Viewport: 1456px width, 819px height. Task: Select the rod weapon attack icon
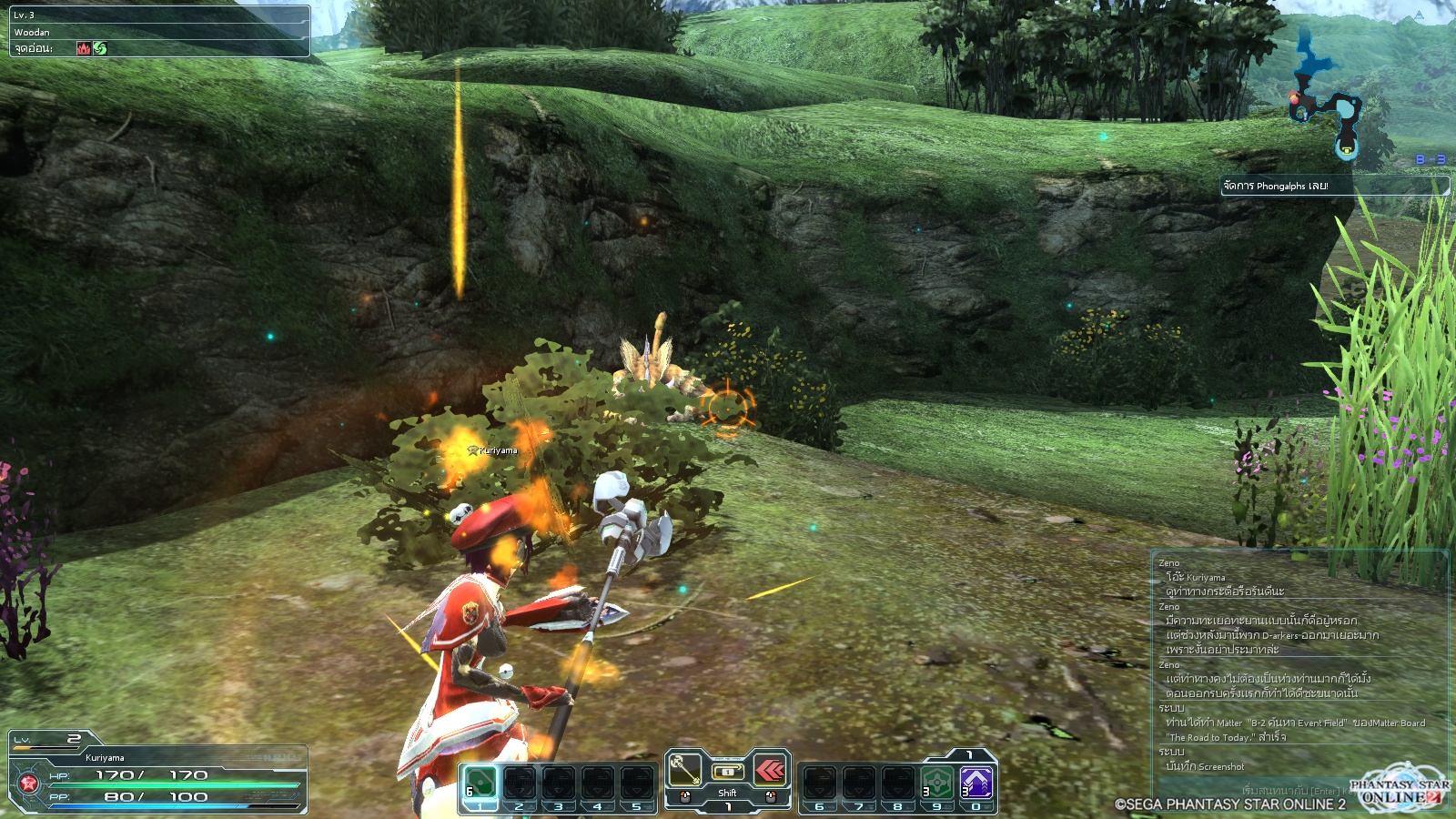click(685, 771)
